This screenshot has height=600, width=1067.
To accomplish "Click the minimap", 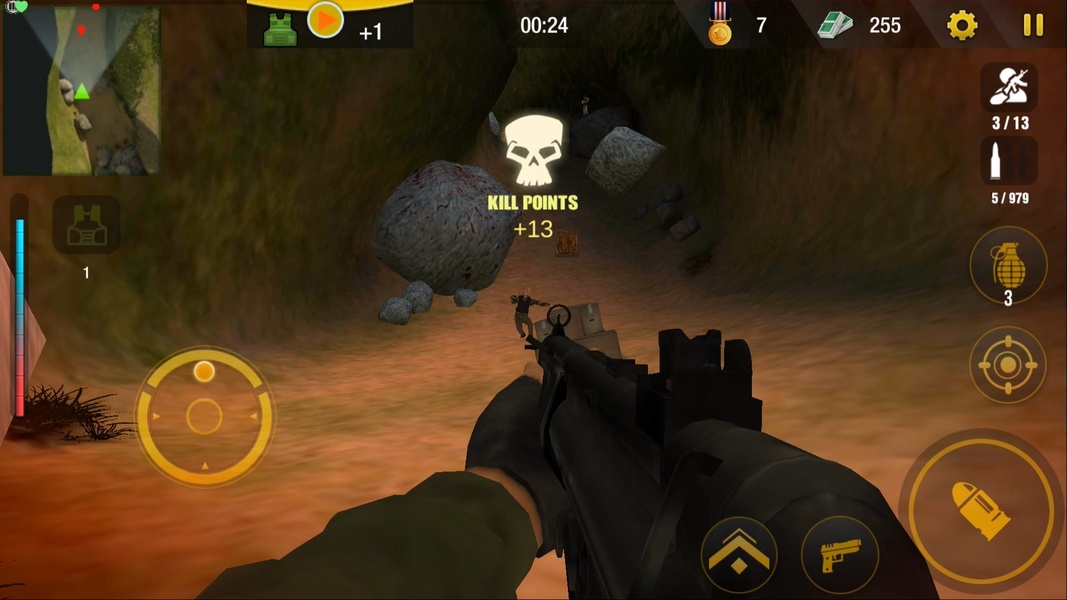I will click(x=81, y=90).
